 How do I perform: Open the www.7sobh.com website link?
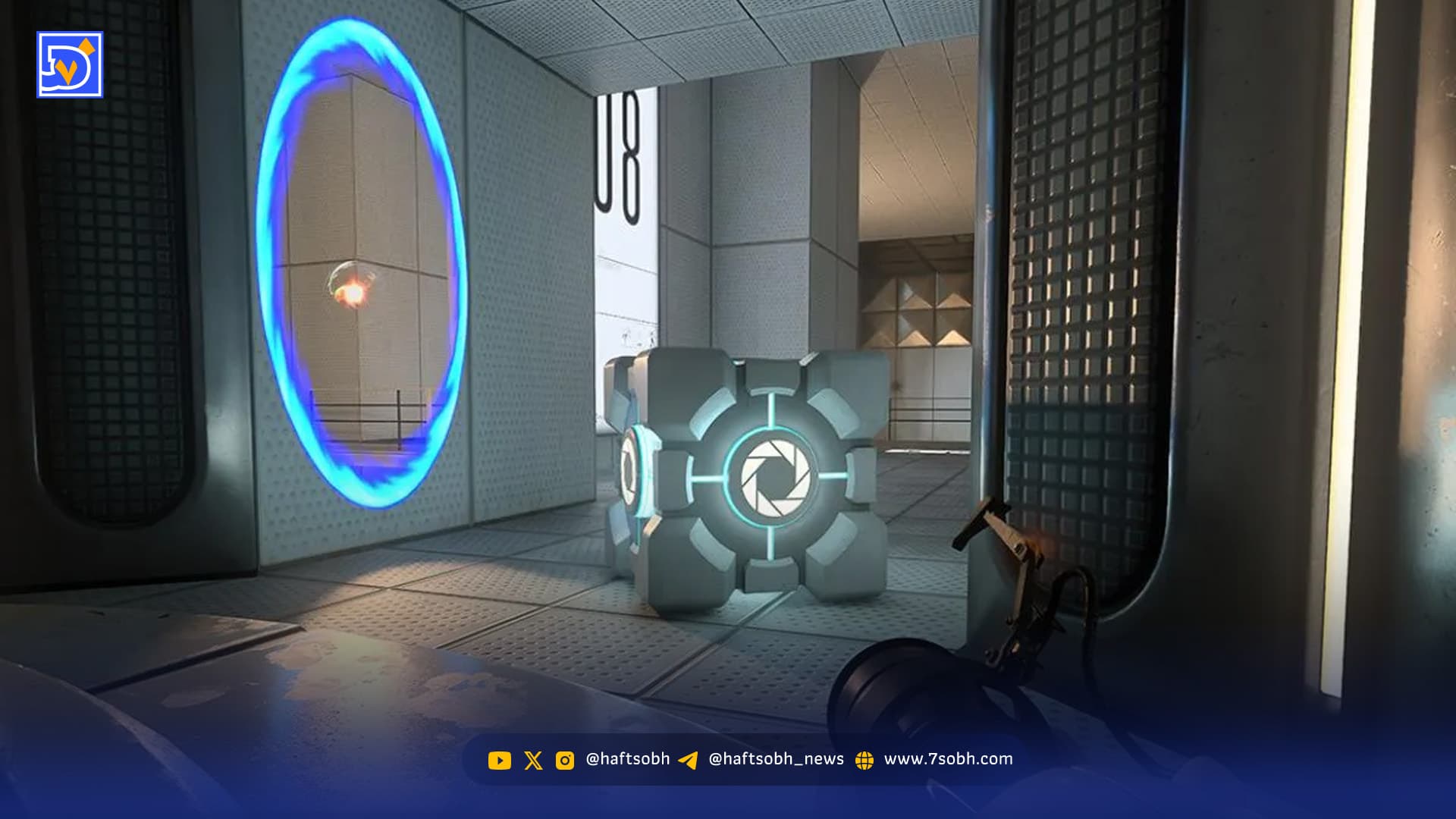tap(948, 759)
